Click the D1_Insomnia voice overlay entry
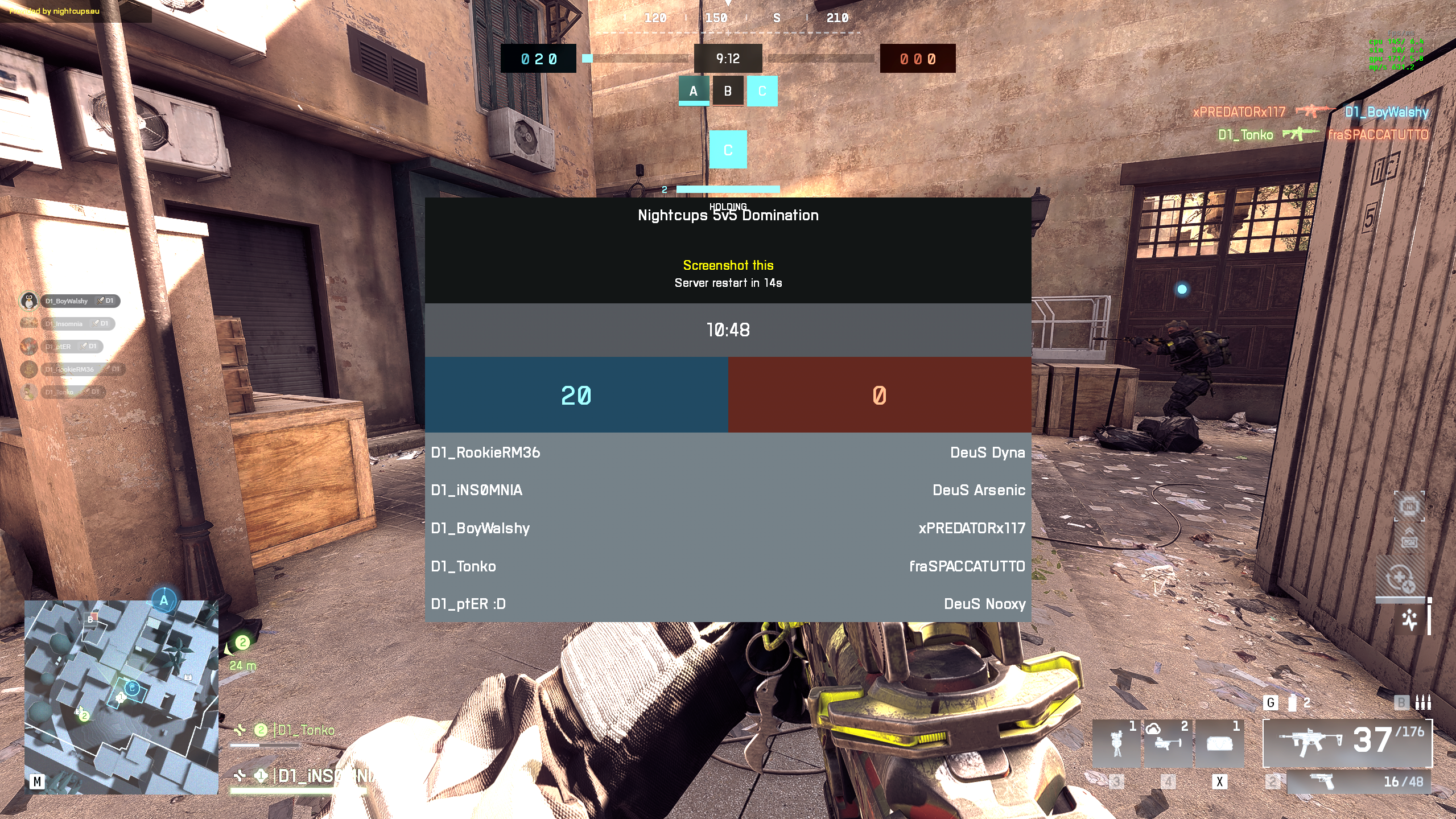The height and width of the screenshot is (819, 1456). tap(77, 324)
